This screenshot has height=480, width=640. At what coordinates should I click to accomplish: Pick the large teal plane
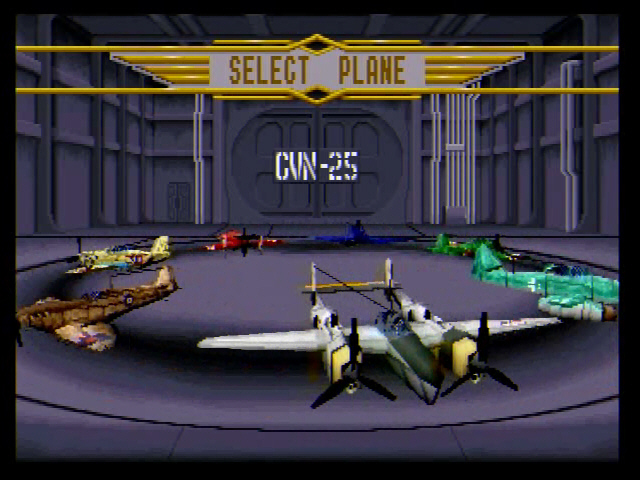click(545, 283)
